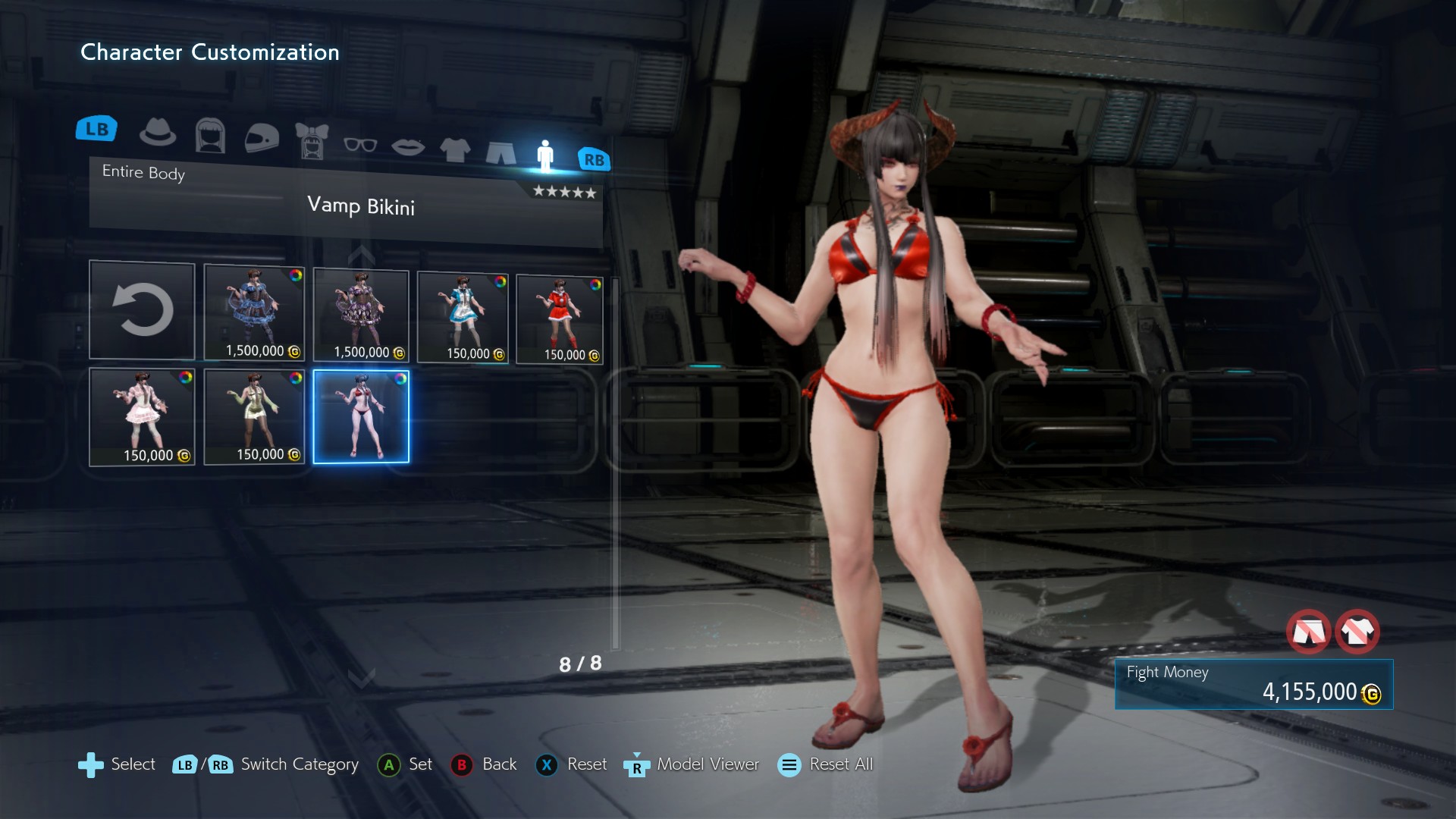Screen dimensions: 1456x819
Task: Select the Entire Body figure tab
Action: [545, 155]
